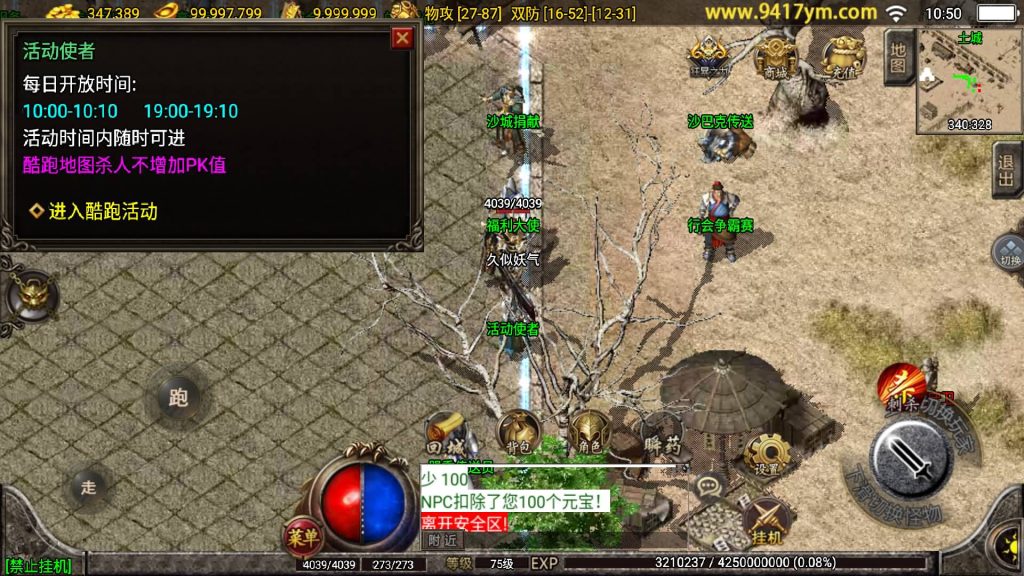Open the winged crest icon beside 商城
Image resolution: width=1024 pixels, height=576 pixels.
click(708, 57)
